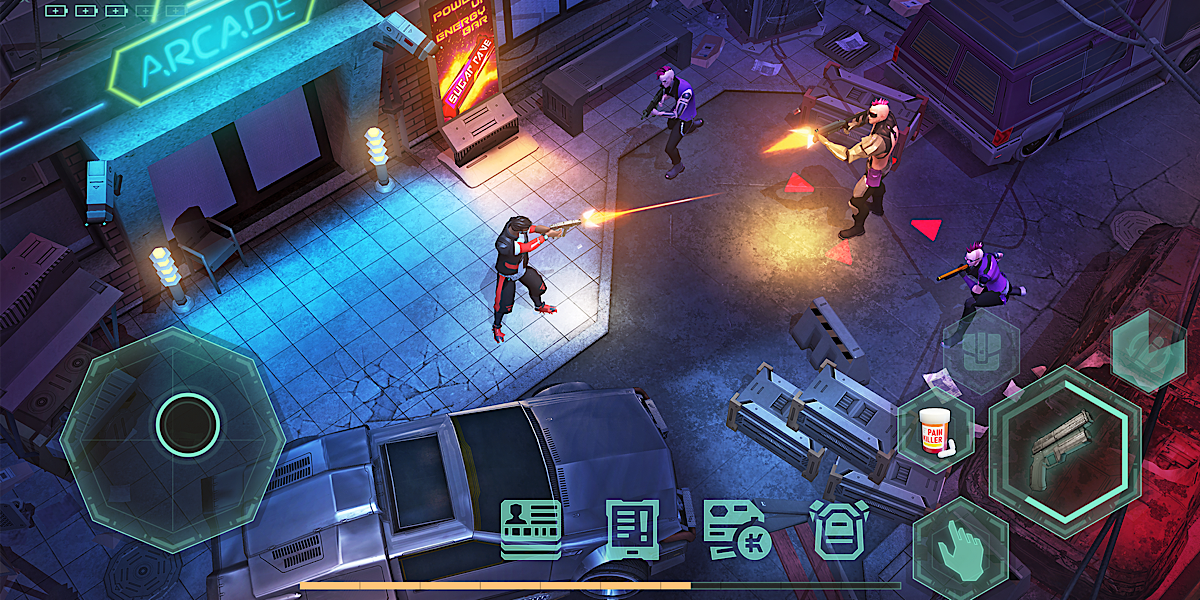
Task: Open the credits shop icon
Action: (735, 528)
